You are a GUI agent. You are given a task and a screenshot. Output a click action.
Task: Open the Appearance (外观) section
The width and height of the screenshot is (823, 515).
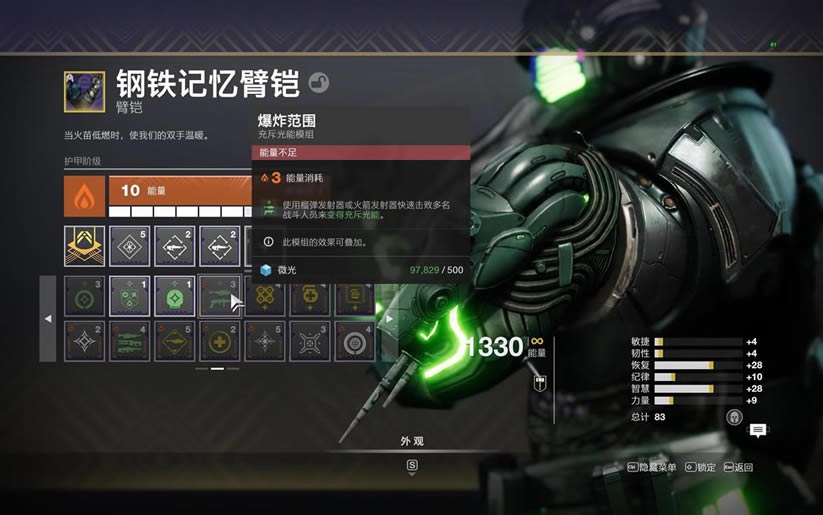(412, 441)
